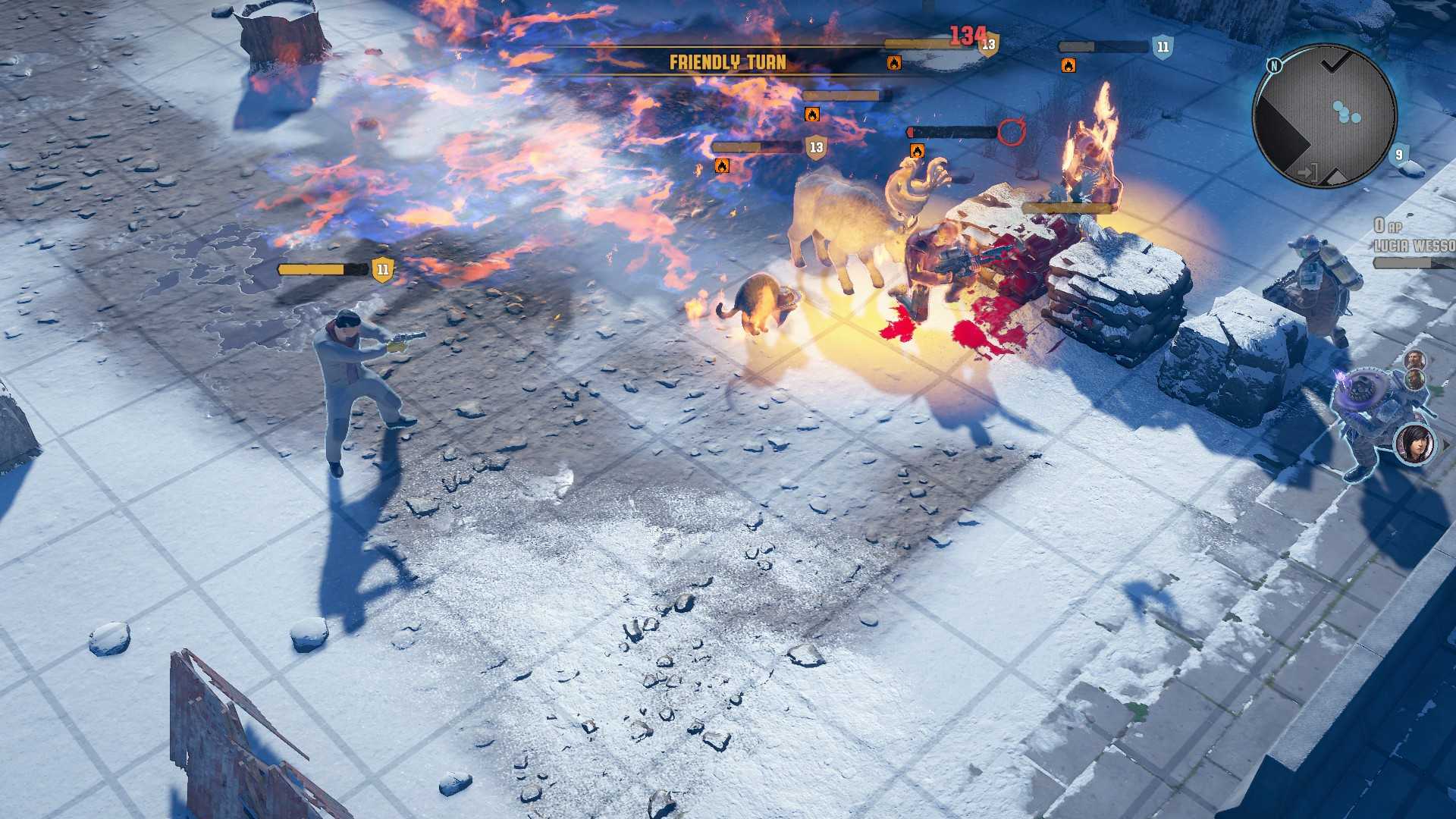The image size is (1456, 819).
Task: Click the level 9 badge beside the minimap
Action: point(1399,155)
